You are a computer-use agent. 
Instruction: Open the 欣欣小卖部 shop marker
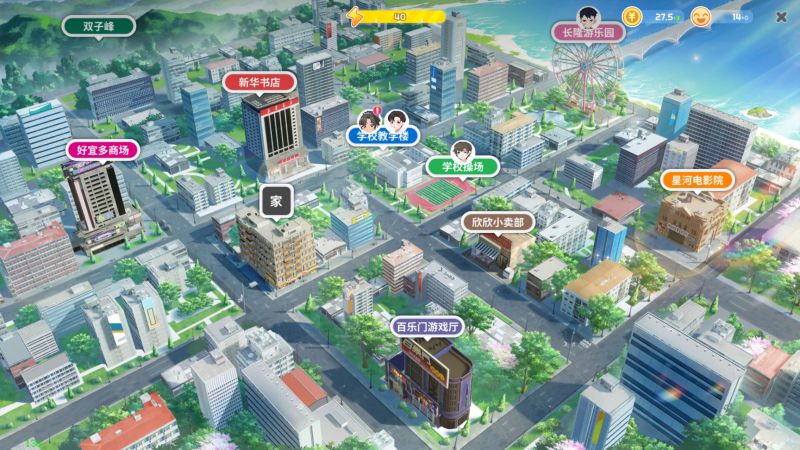pyautogui.click(x=497, y=222)
